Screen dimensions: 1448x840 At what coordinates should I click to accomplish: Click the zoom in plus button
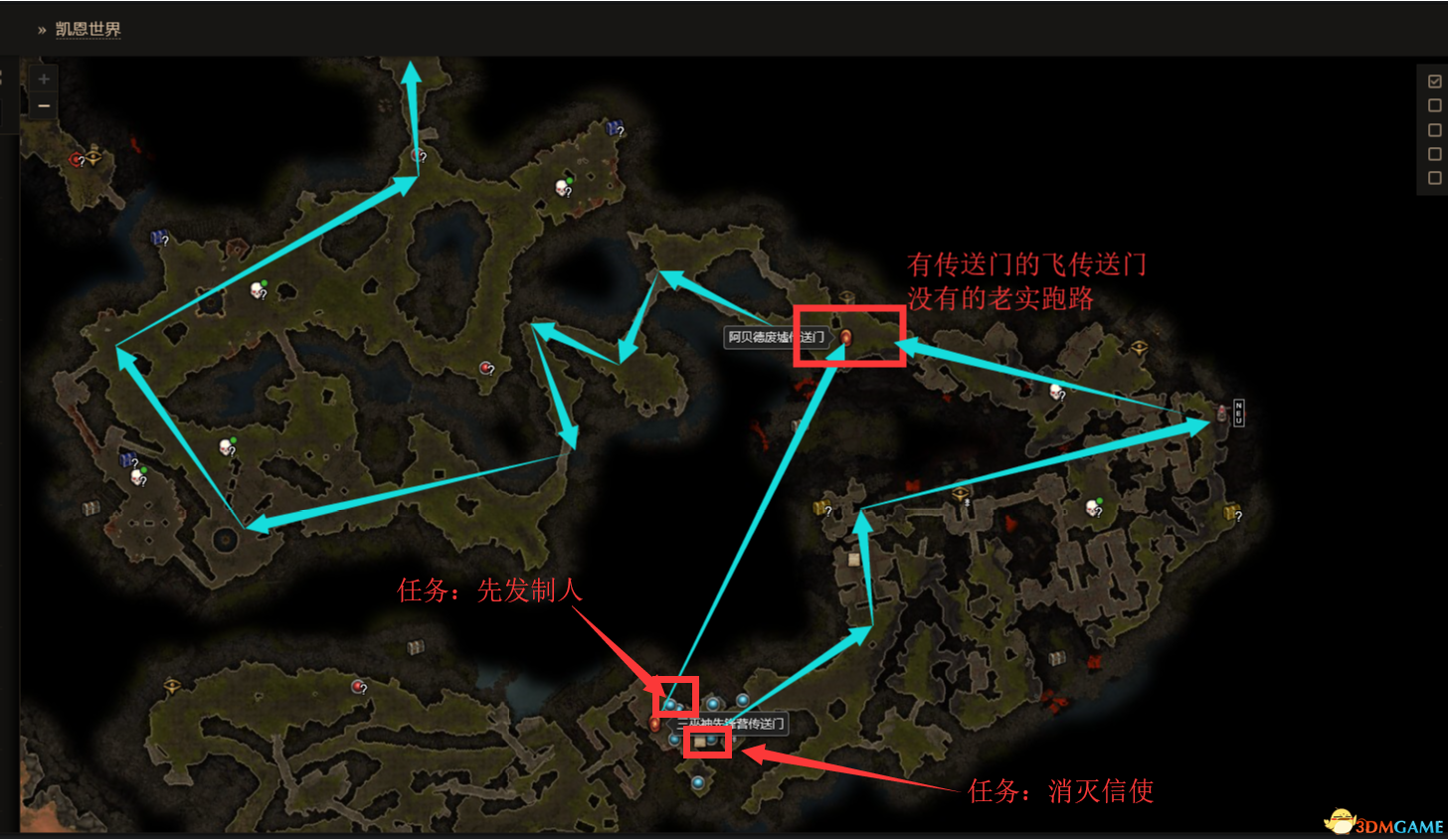pos(43,78)
